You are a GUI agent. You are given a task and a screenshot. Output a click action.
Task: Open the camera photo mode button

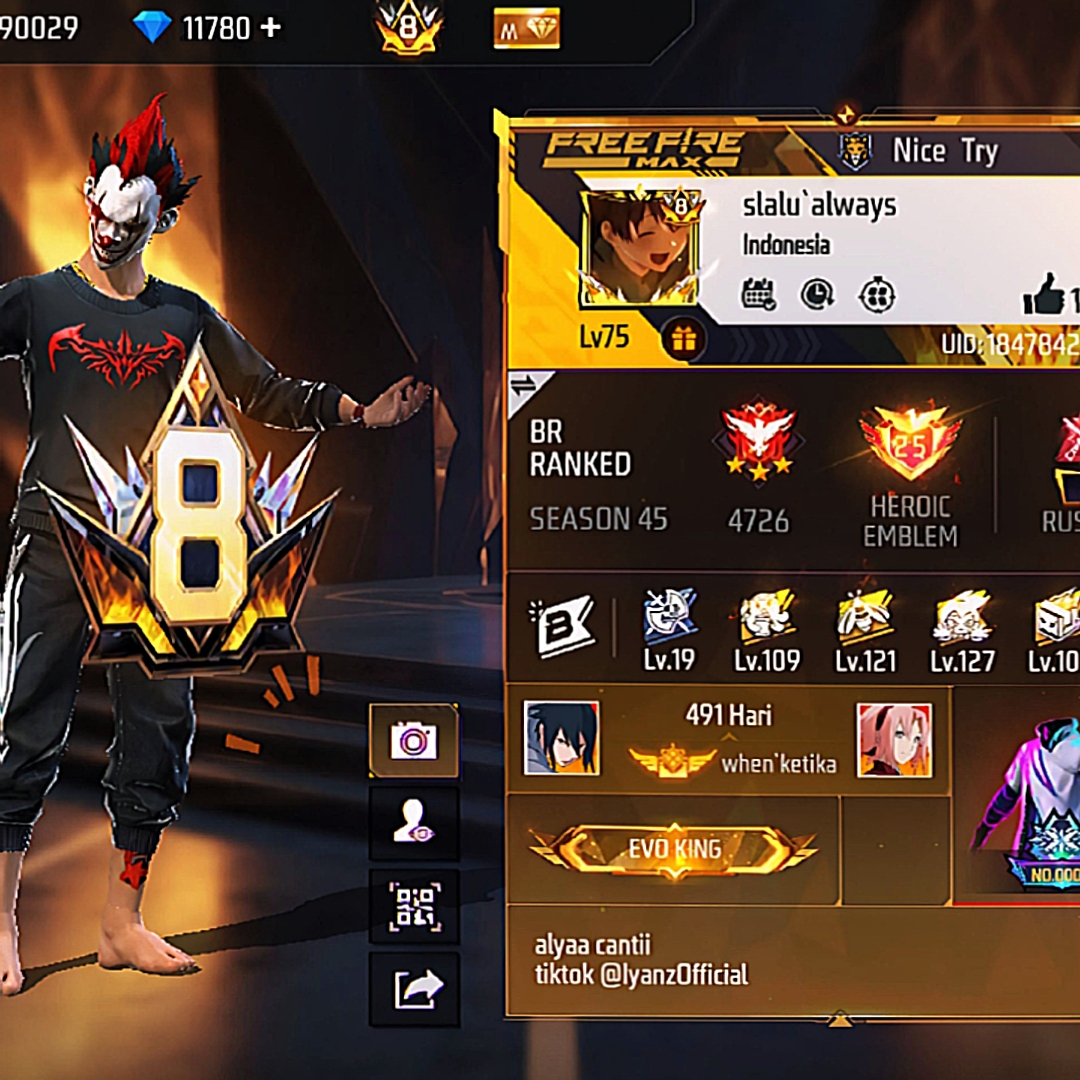click(x=414, y=741)
